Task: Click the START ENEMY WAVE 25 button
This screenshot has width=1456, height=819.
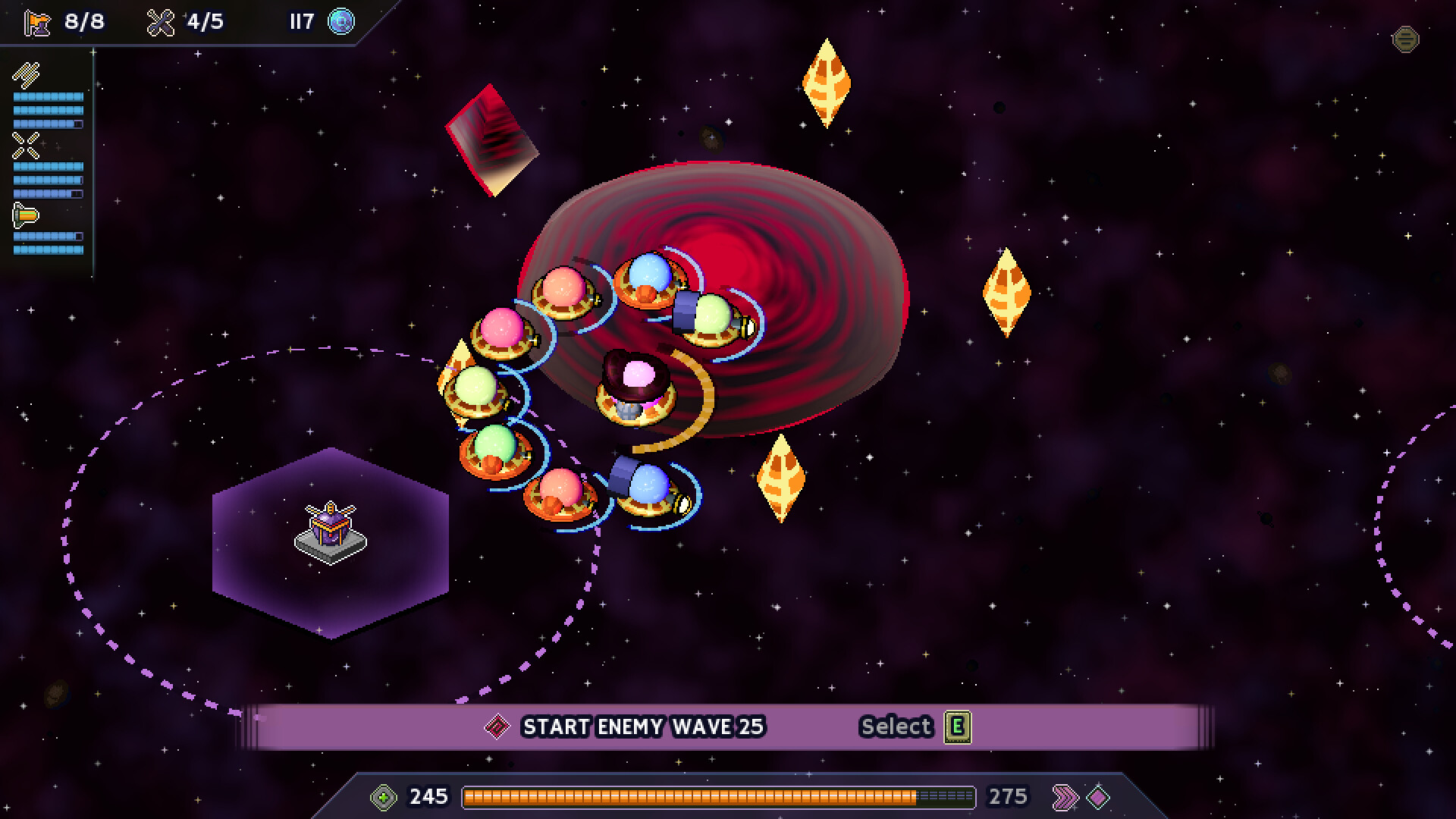Action: tap(642, 726)
